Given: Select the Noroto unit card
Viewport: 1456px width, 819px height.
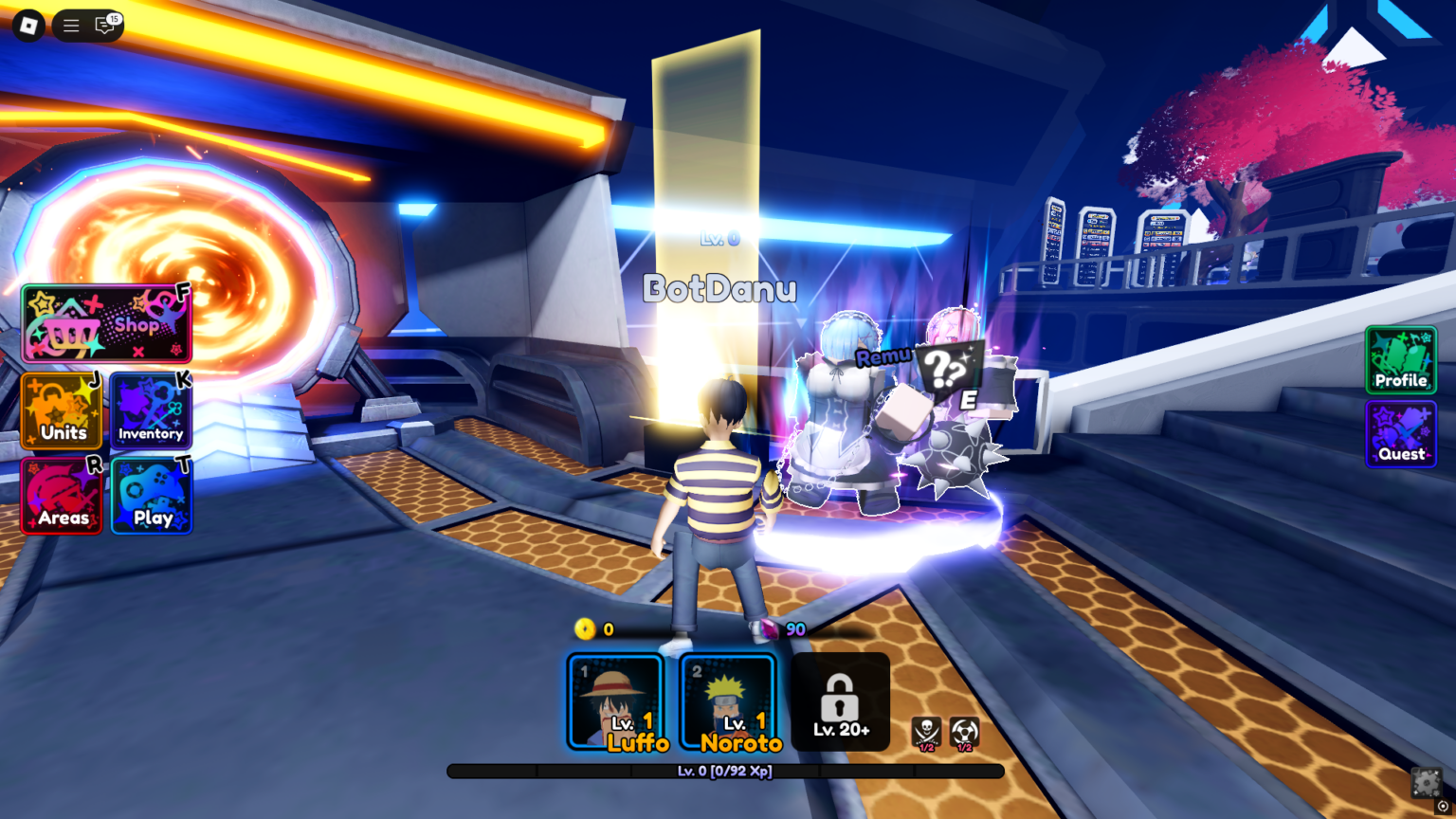Looking at the screenshot, I should point(727,703).
